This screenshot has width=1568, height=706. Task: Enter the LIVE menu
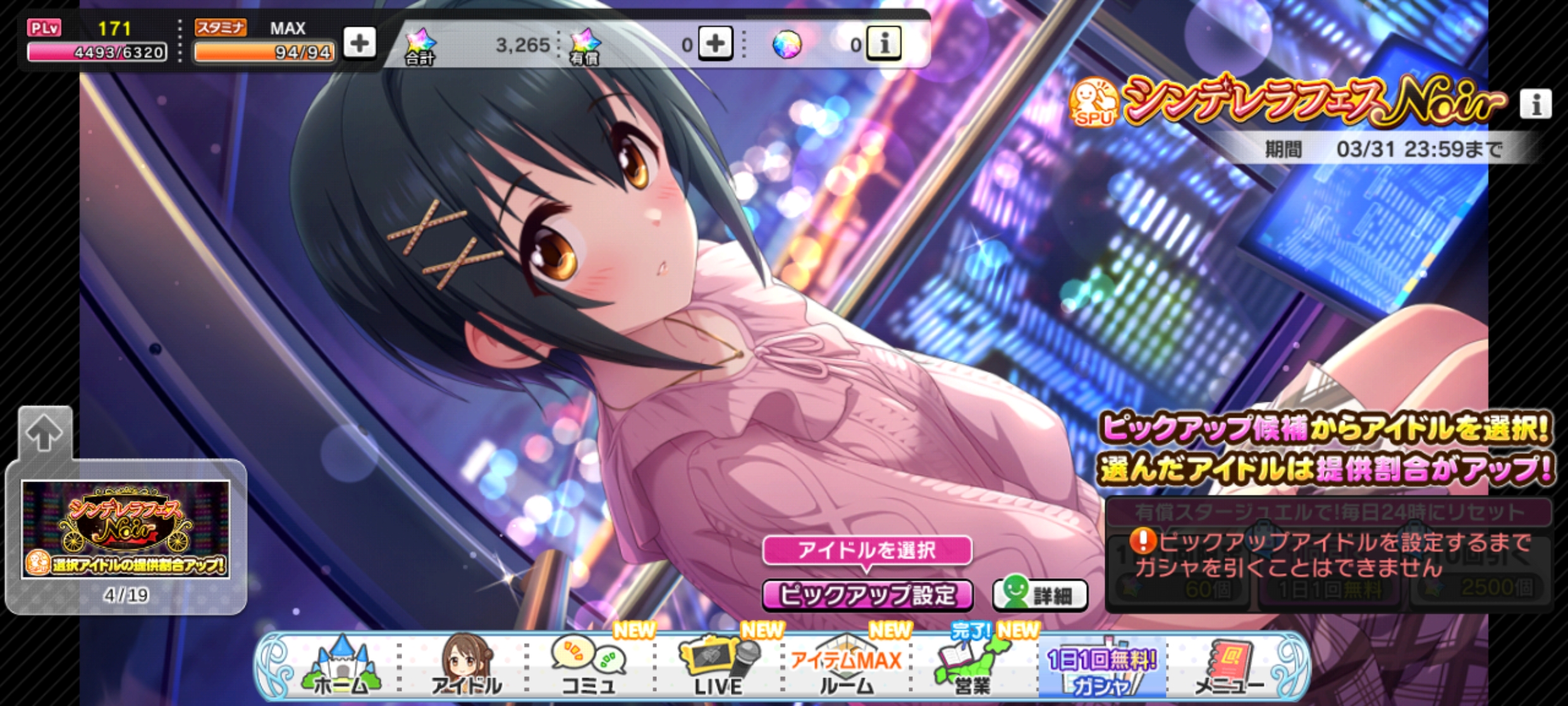[718, 667]
